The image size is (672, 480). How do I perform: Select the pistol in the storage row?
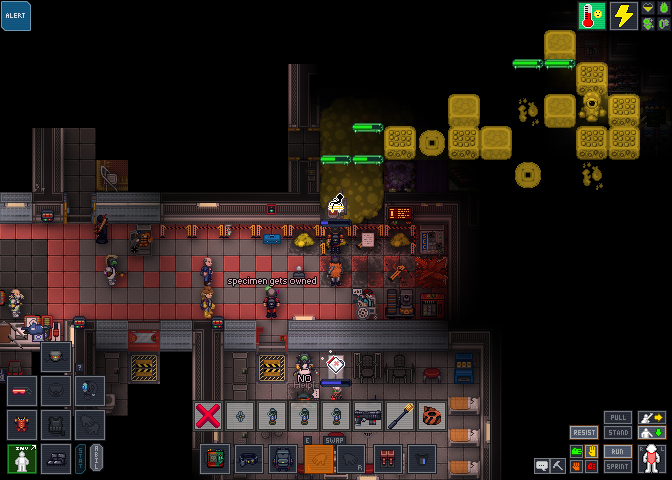[x=367, y=415]
